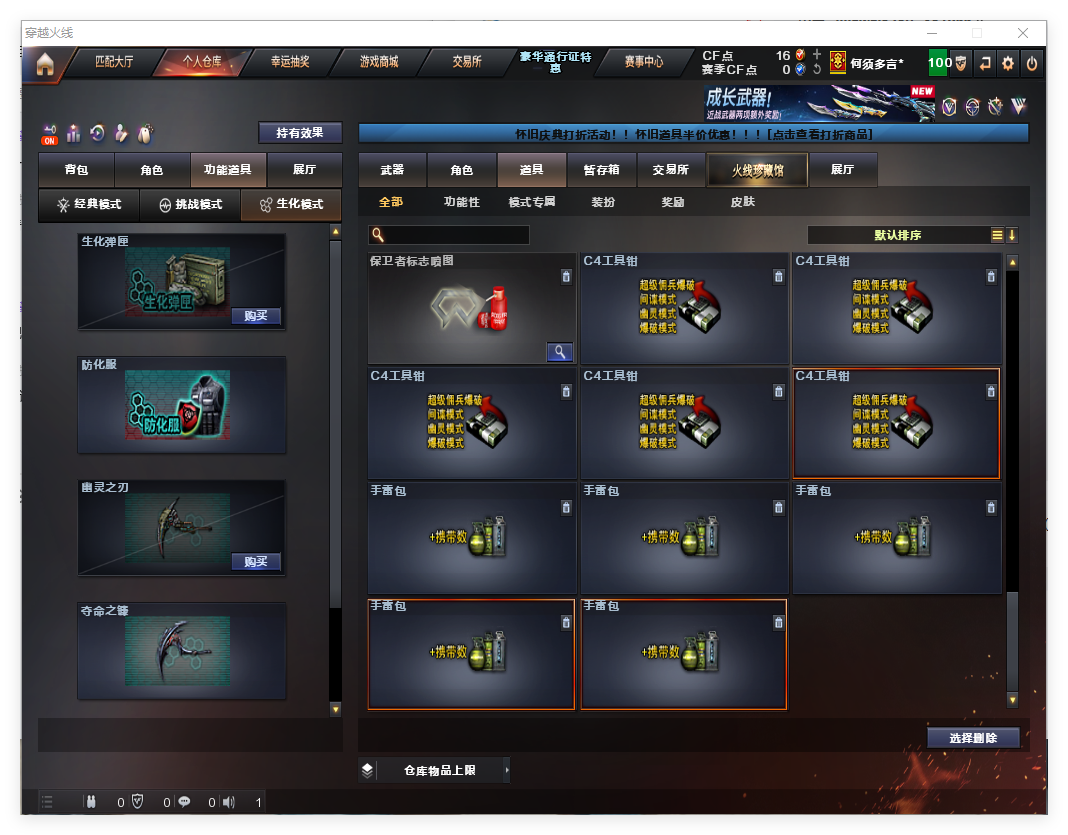1068x835 pixels.
Task: Open the 默认排序 sort dropdown
Action: point(898,235)
